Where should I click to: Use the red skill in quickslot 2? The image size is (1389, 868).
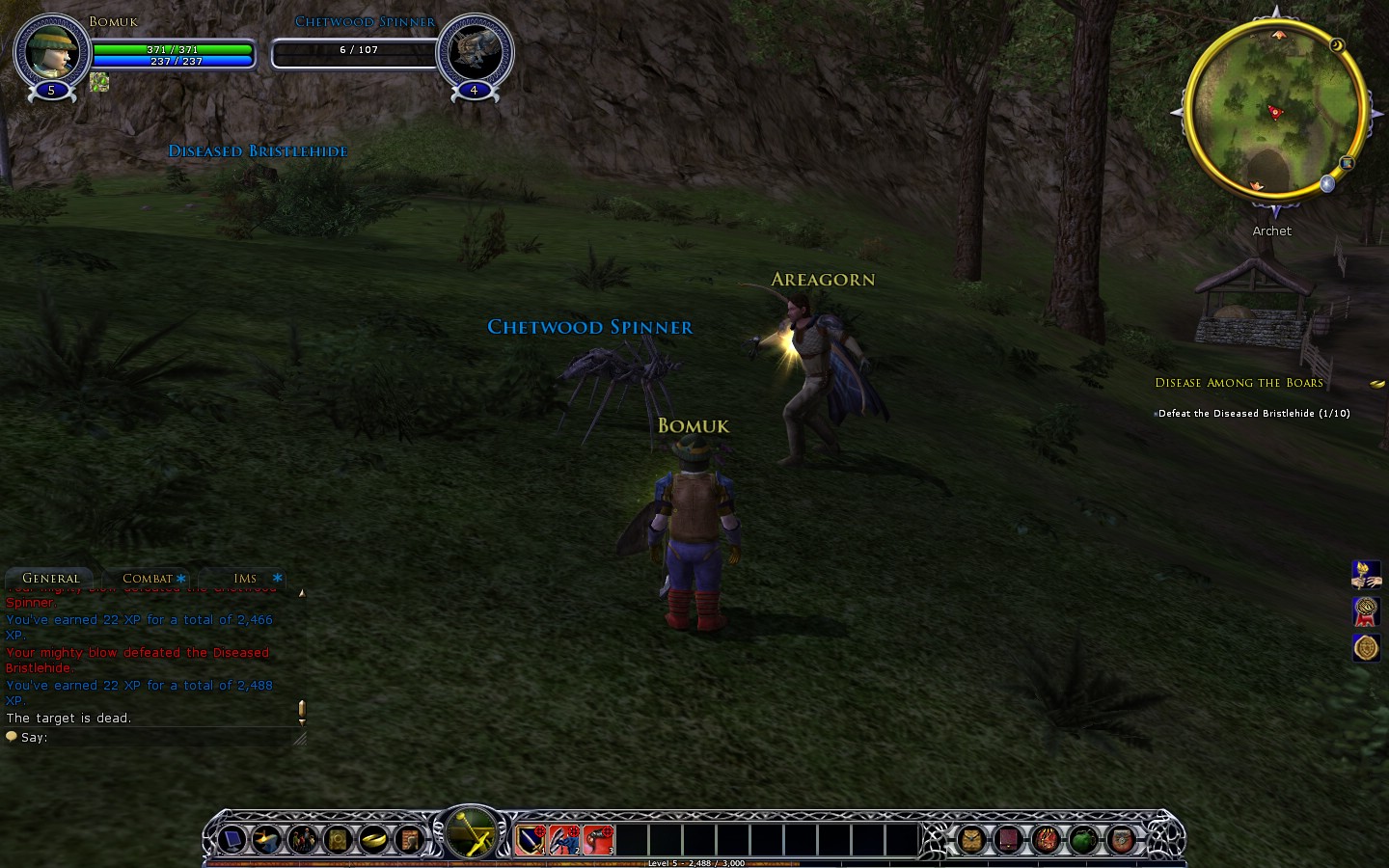coord(564,839)
